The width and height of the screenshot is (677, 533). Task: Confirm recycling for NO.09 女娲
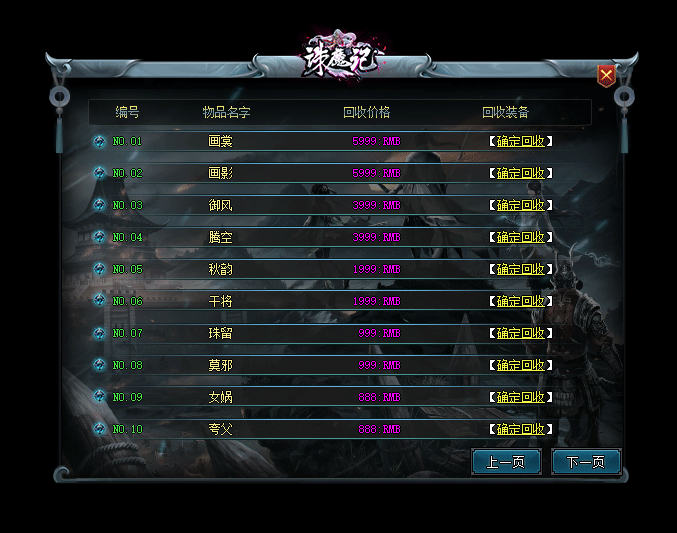coord(520,397)
